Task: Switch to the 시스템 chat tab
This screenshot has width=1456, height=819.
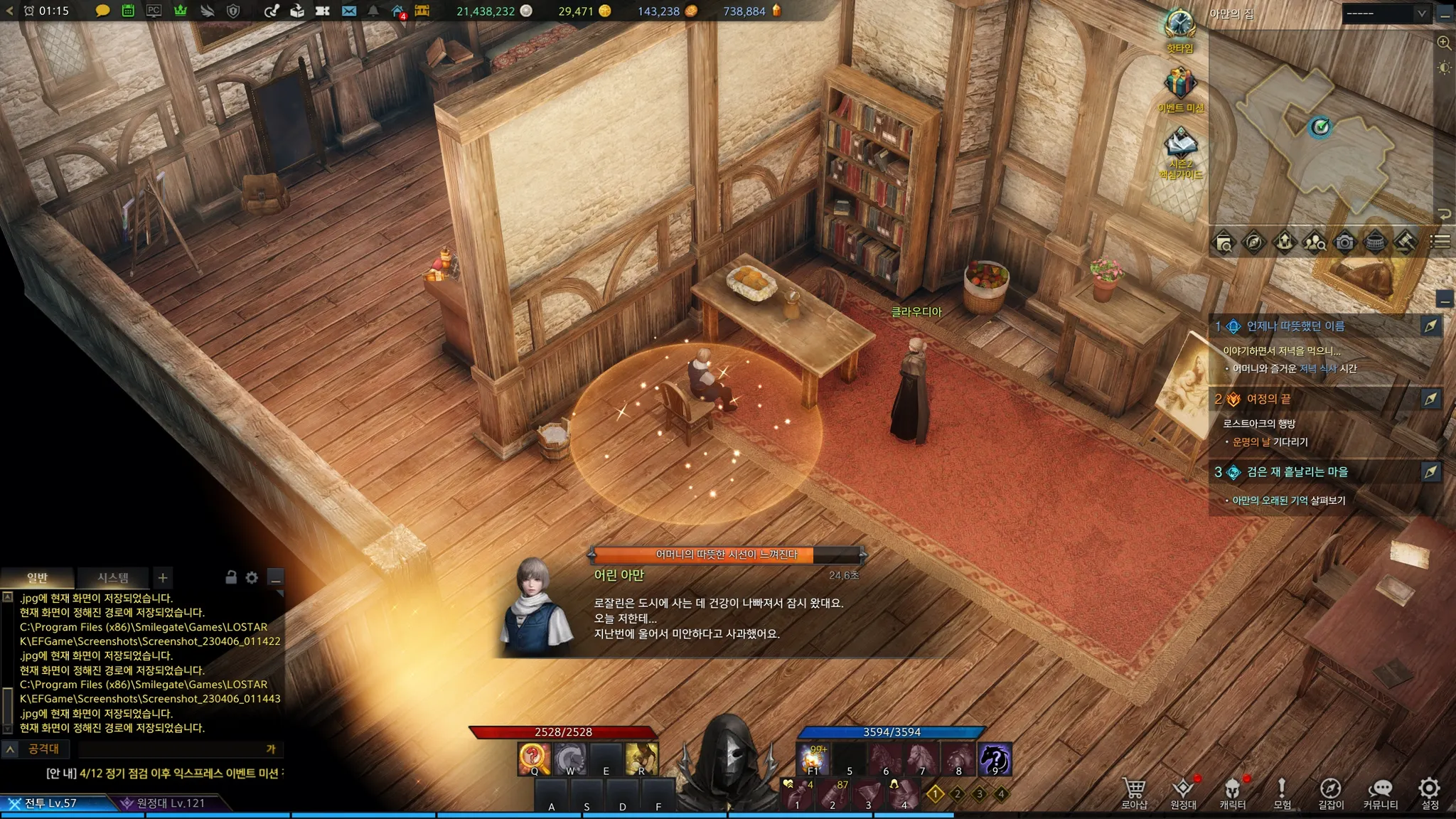Action: (113, 577)
